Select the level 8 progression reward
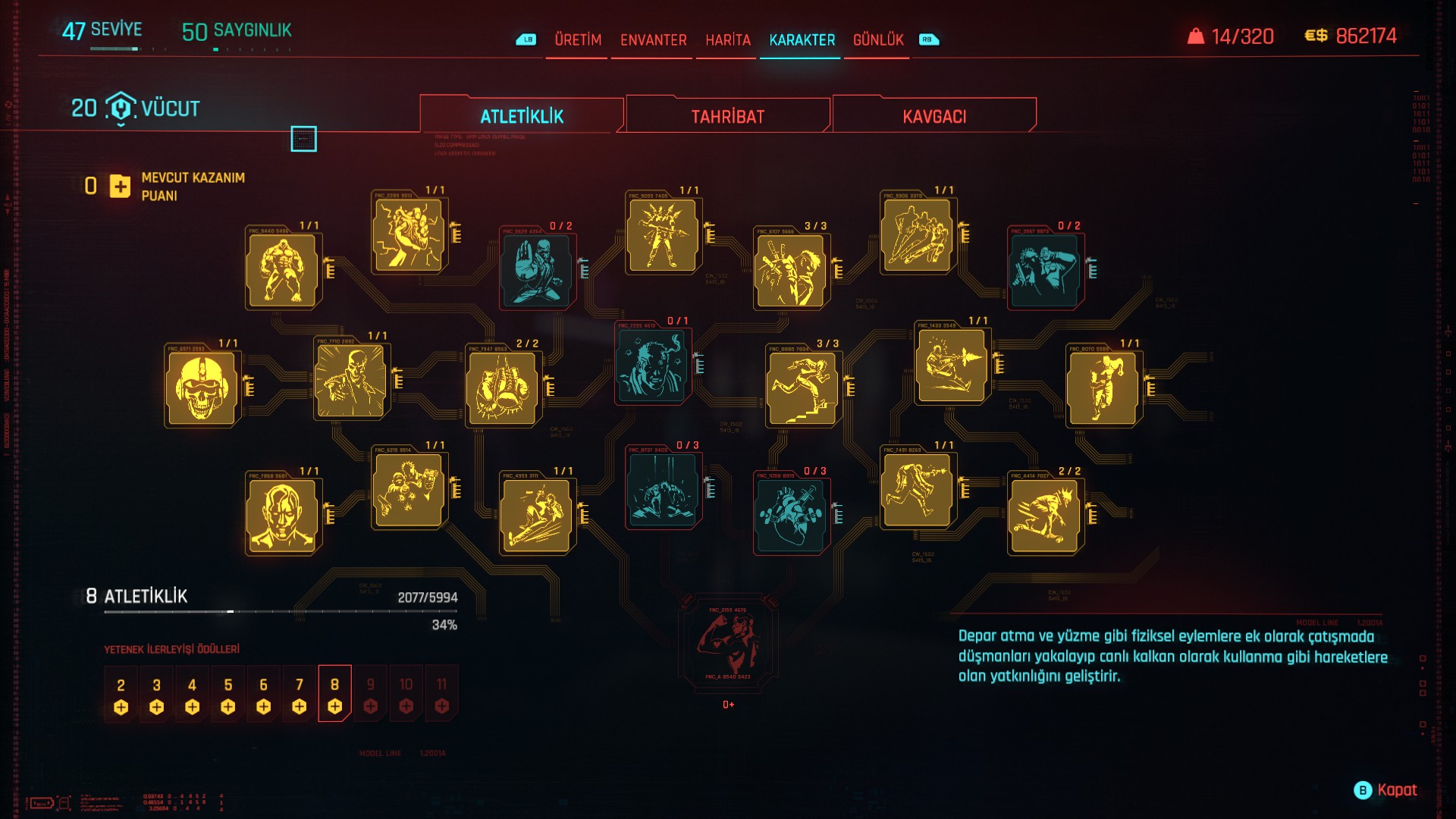 coord(334,694)
